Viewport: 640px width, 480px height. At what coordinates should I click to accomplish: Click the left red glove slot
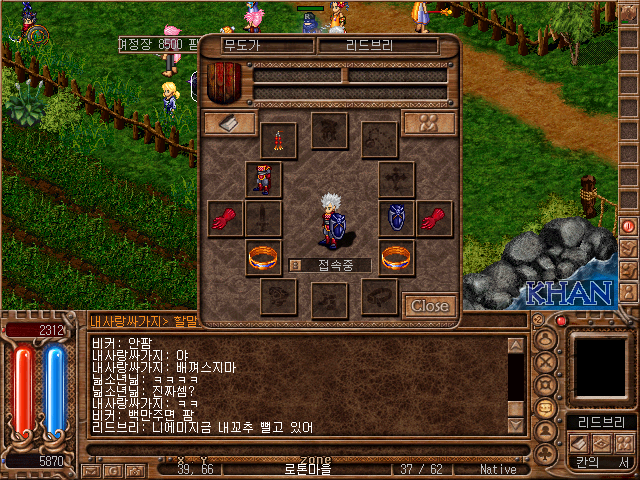pyautogui.click(x=224, y=218)
